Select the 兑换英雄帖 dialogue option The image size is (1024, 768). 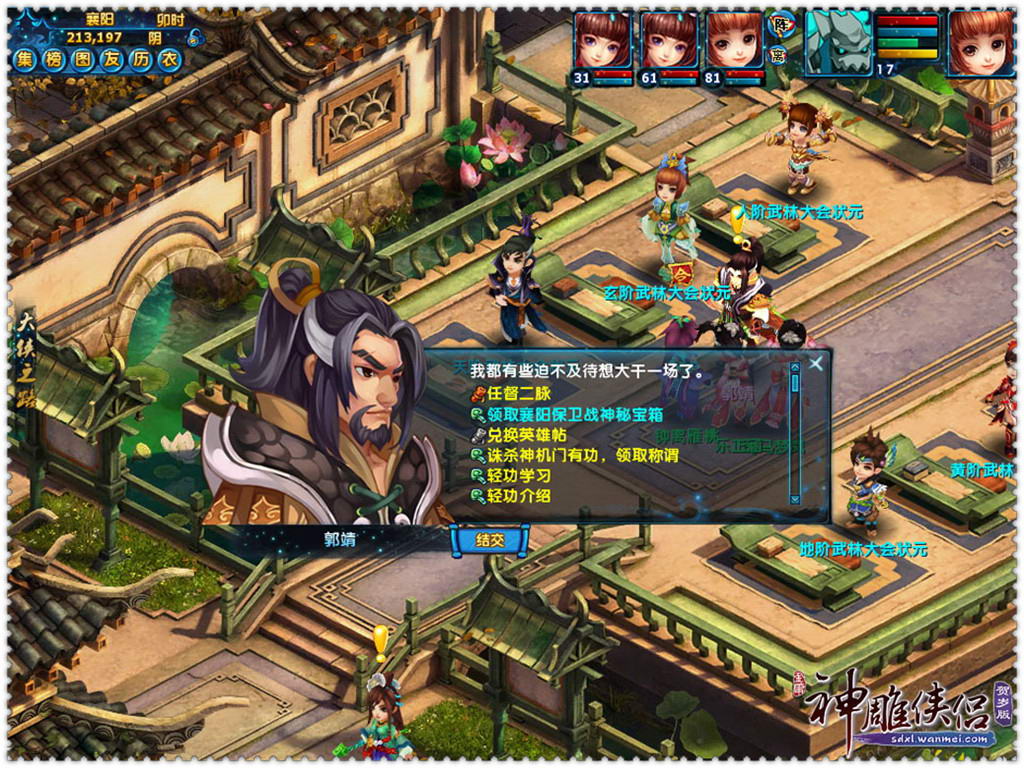(x=525, y=435)
